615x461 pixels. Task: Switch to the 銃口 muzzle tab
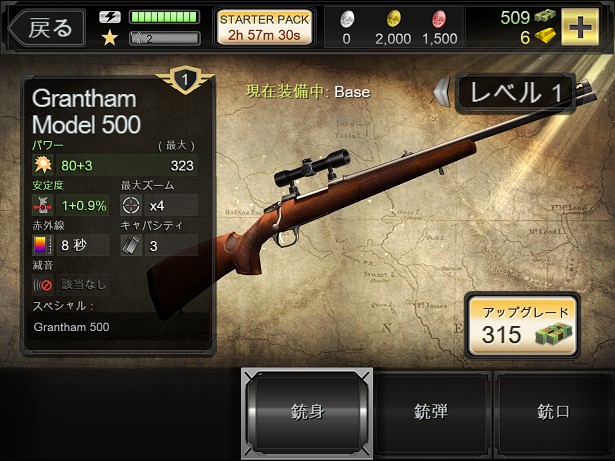pos(553,411)
